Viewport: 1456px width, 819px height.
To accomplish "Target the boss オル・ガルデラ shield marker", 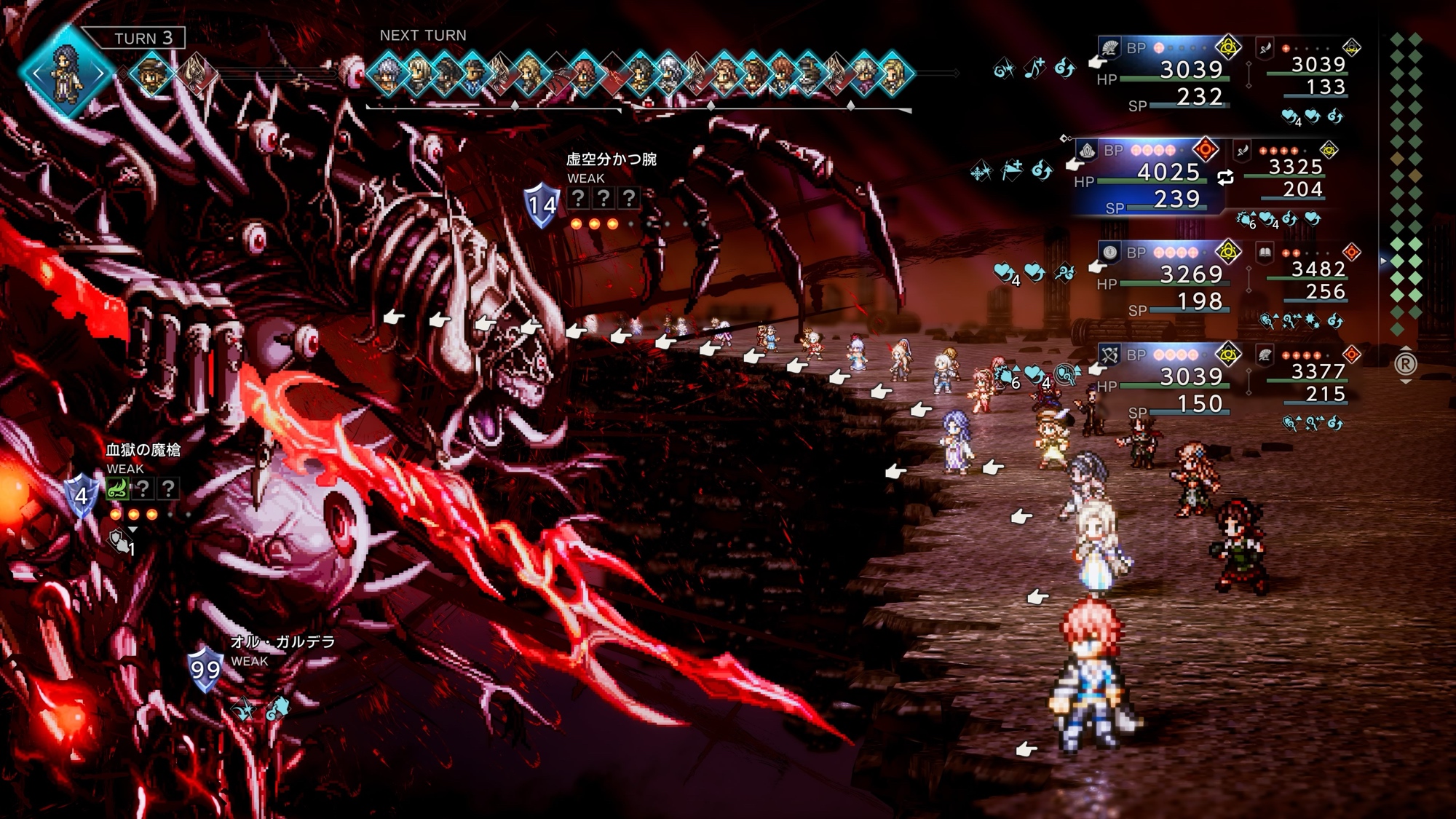I will pyautogui.click(x=205, y=669).
